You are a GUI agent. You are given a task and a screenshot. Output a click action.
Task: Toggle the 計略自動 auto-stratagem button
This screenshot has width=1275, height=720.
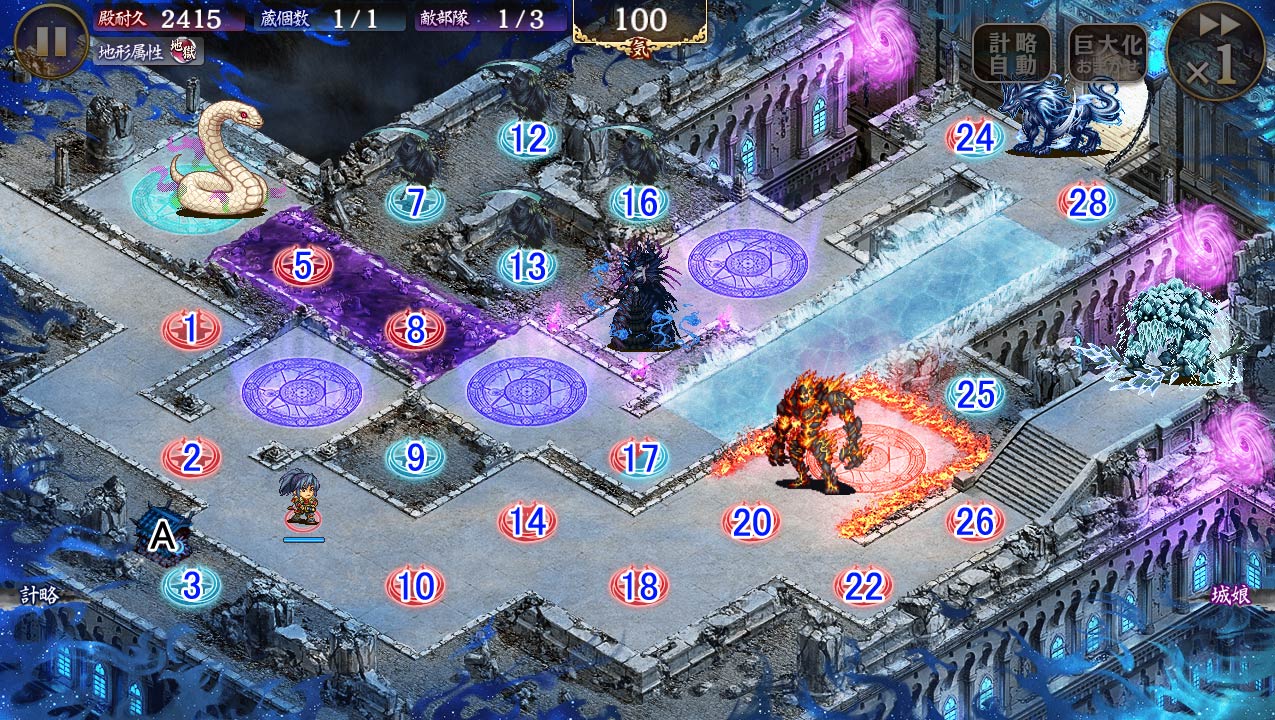[x=1012, y=53]
